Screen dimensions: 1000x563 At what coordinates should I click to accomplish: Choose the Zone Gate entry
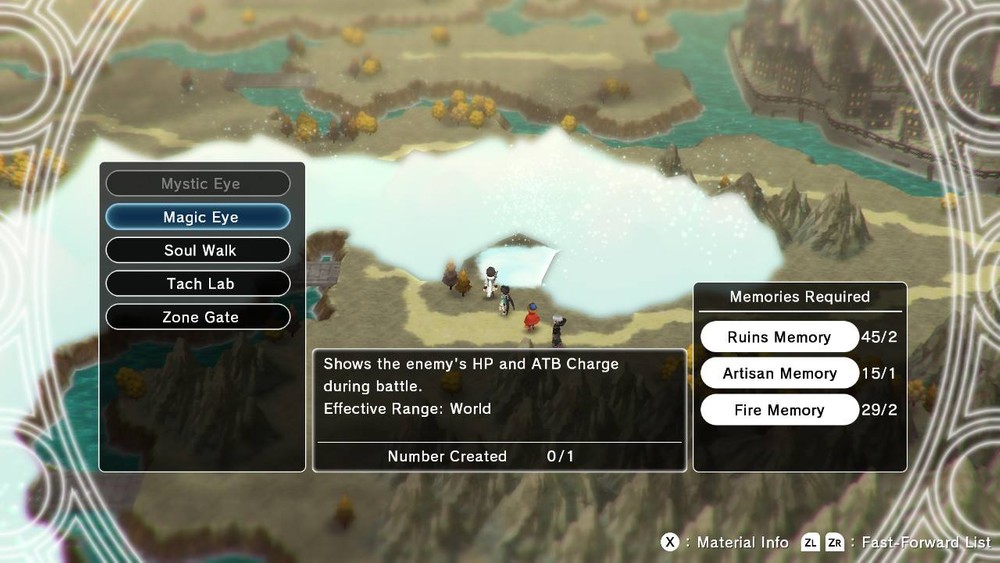coord(198,317)
